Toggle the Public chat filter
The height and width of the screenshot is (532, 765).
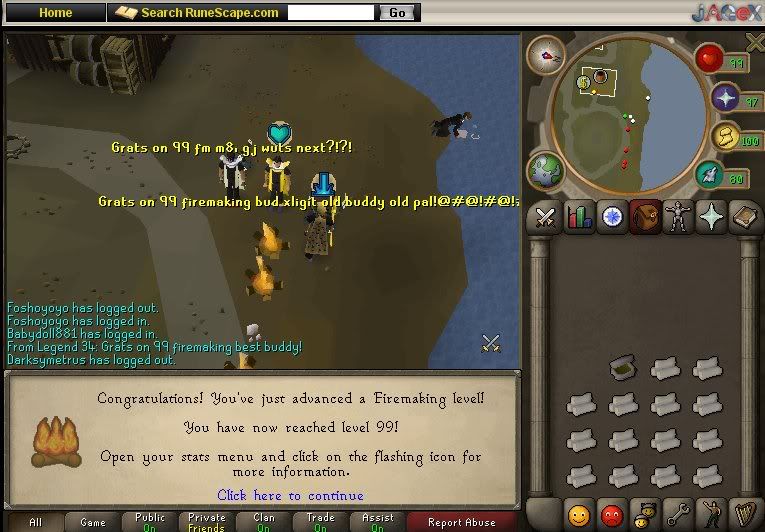tap(150, 522)
